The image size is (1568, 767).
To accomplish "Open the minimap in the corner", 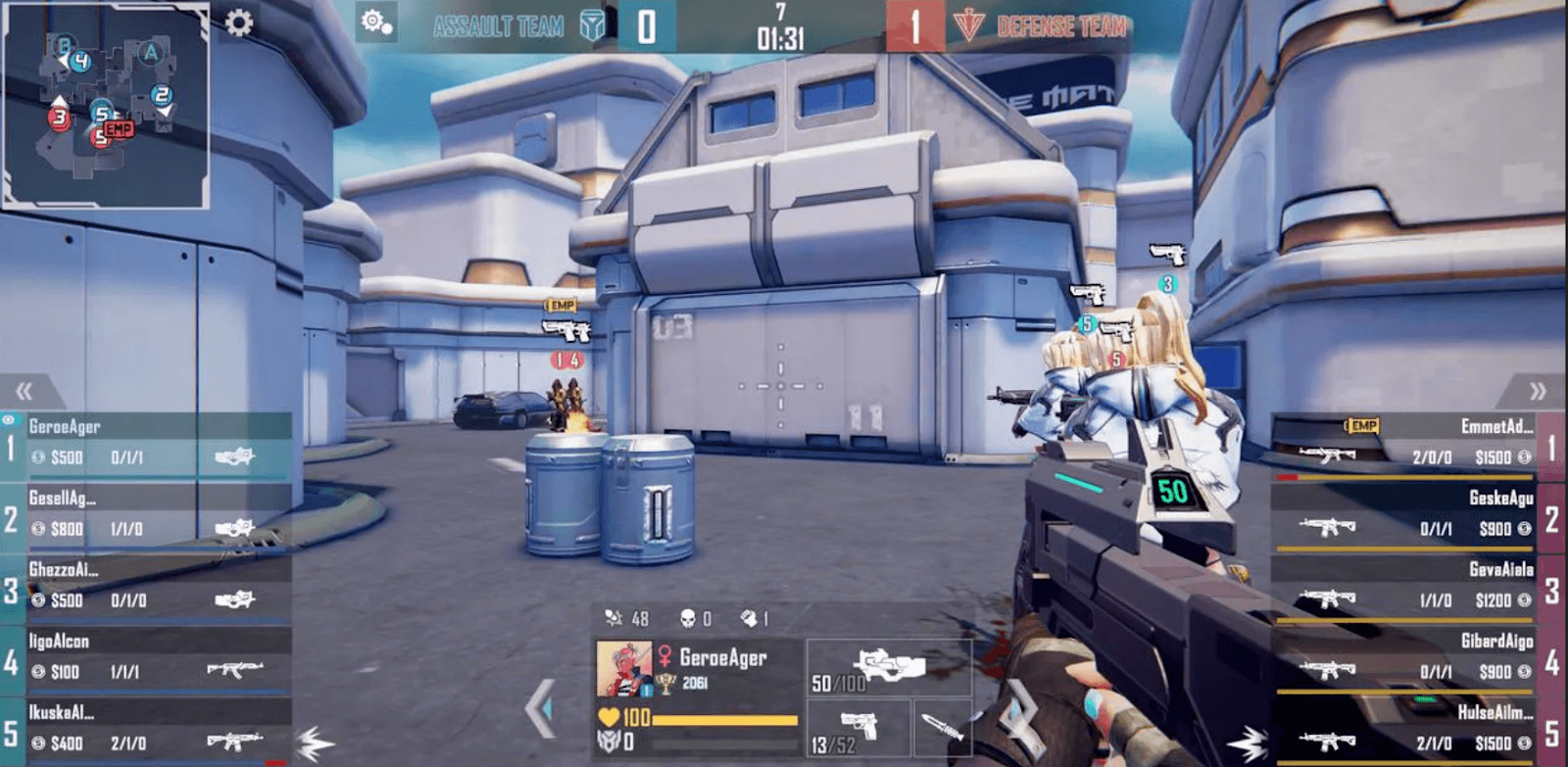I will coord(106,104).
